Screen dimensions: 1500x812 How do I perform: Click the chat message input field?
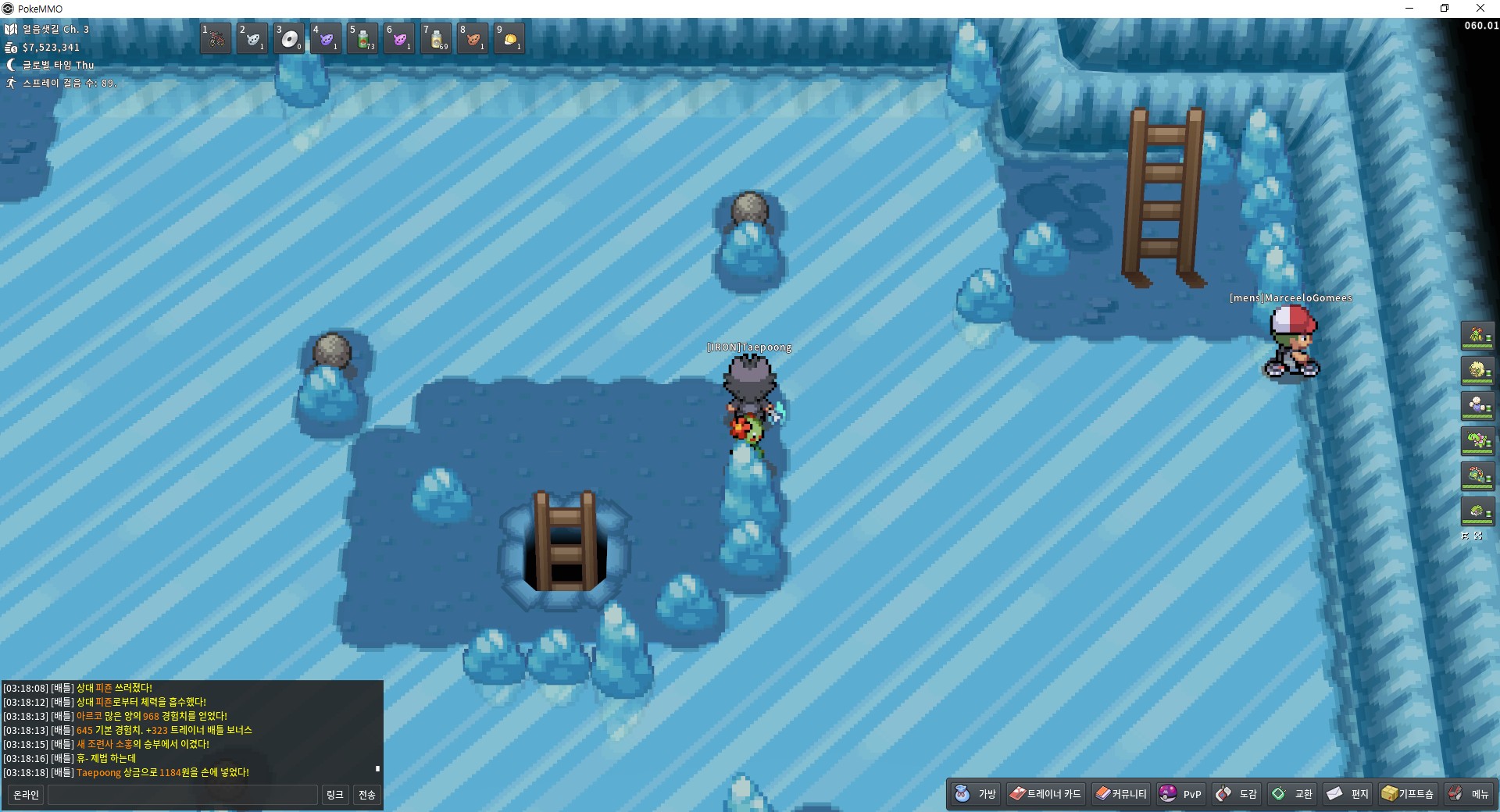coord(183,795)
